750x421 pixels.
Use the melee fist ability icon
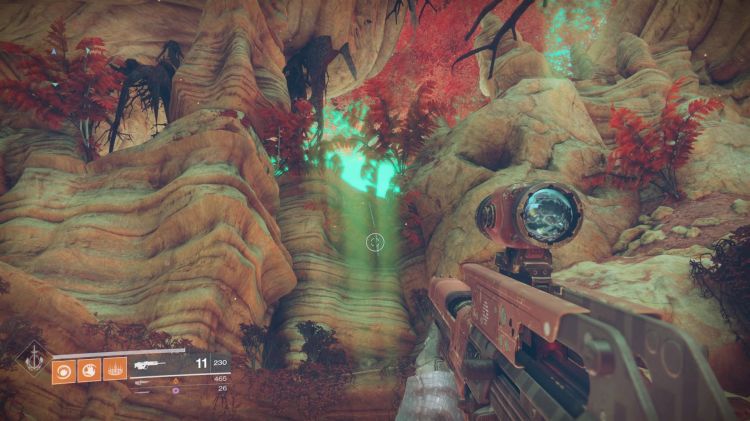89,368
